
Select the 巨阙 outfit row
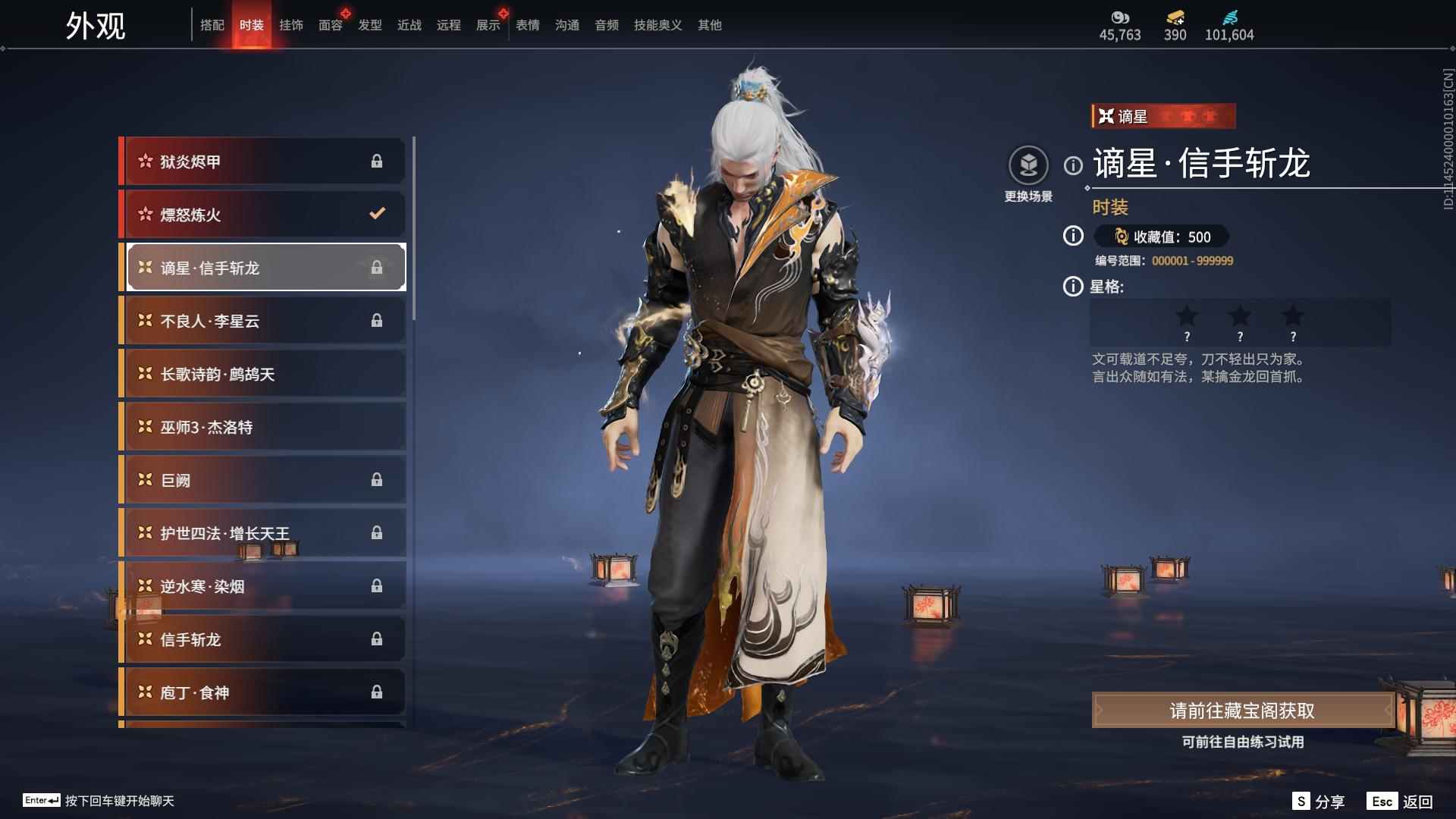tap(262, 480)
